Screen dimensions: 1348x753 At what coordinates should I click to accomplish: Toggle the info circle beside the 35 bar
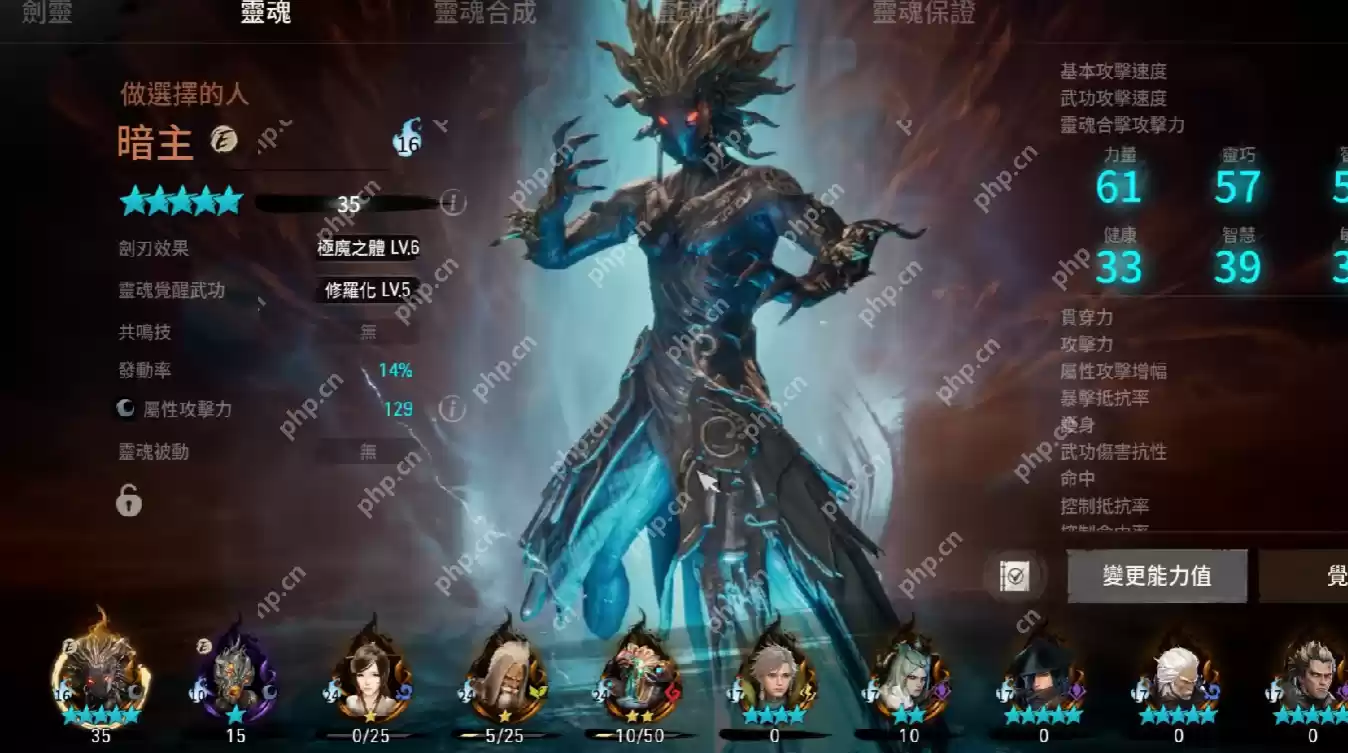tap(453, 200)
